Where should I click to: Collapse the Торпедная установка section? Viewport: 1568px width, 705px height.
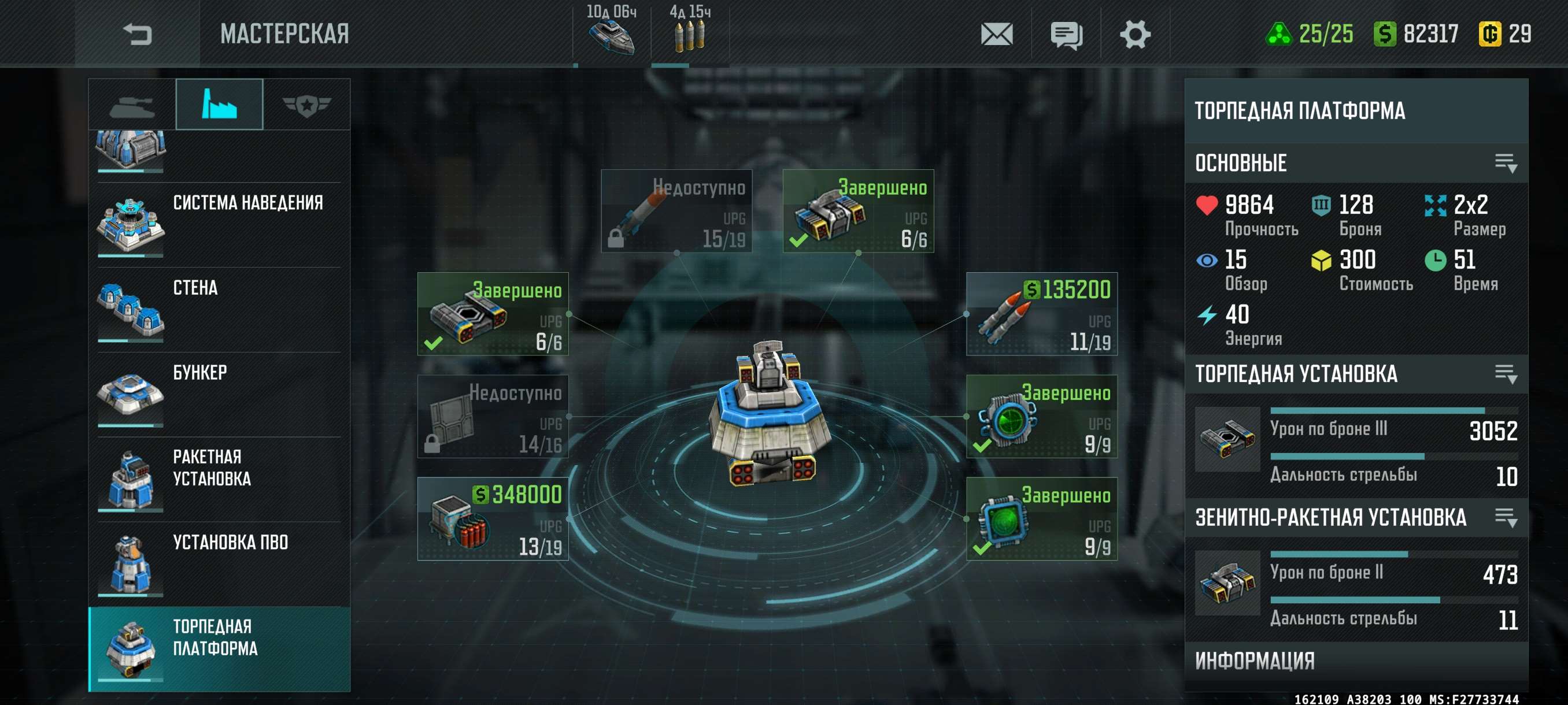click(x=1506, y=373)
